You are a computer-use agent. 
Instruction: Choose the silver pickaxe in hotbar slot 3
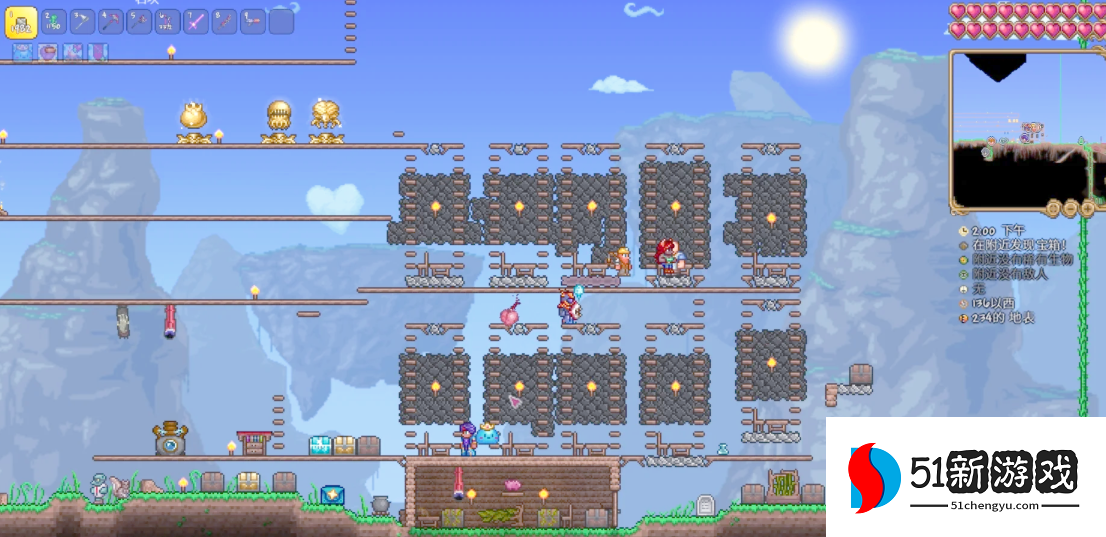(x=83, y=22)
